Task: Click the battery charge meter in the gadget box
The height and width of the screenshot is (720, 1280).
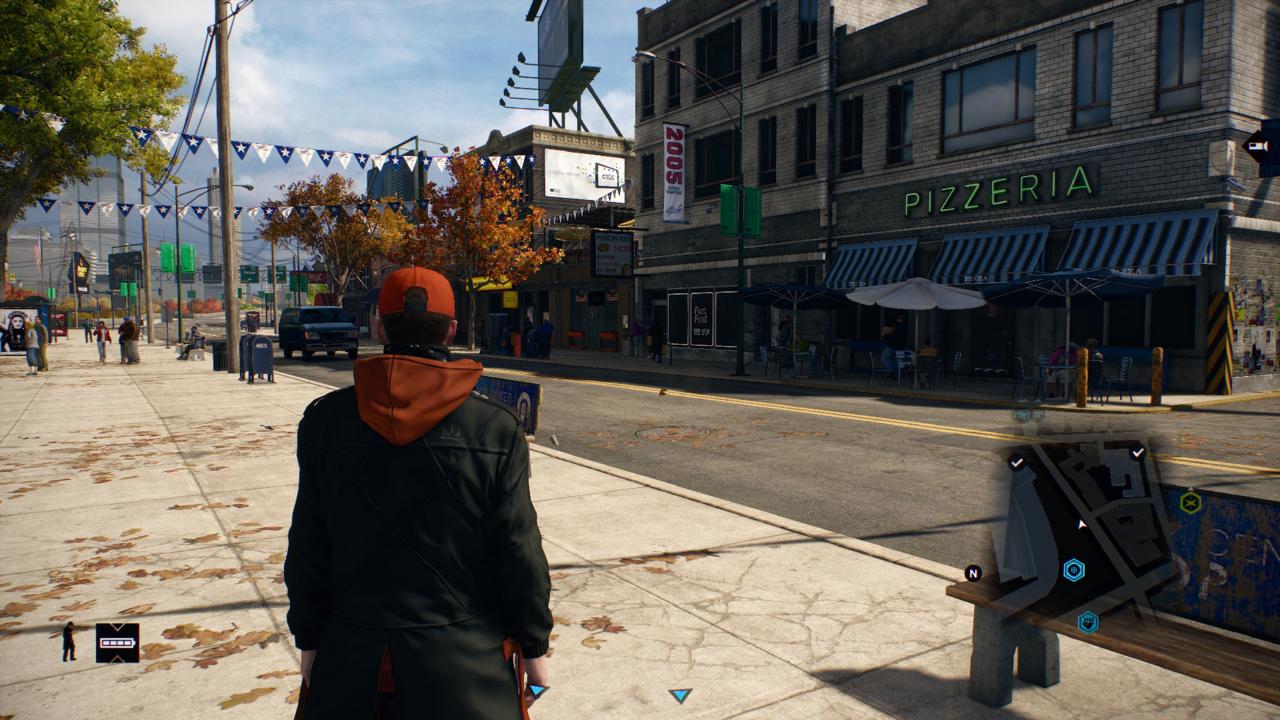Action: 117,643
